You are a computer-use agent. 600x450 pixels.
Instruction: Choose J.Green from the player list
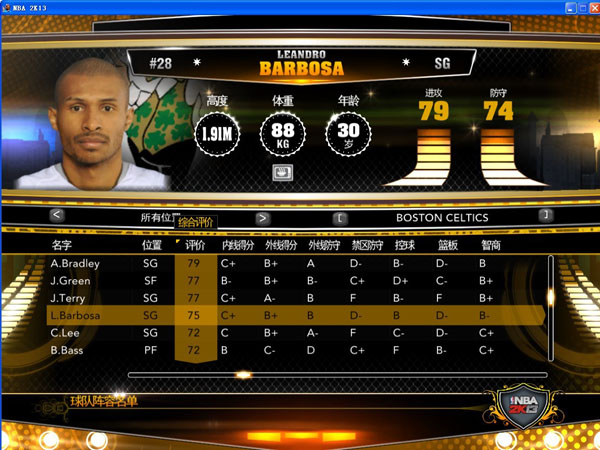pos(70,281)
